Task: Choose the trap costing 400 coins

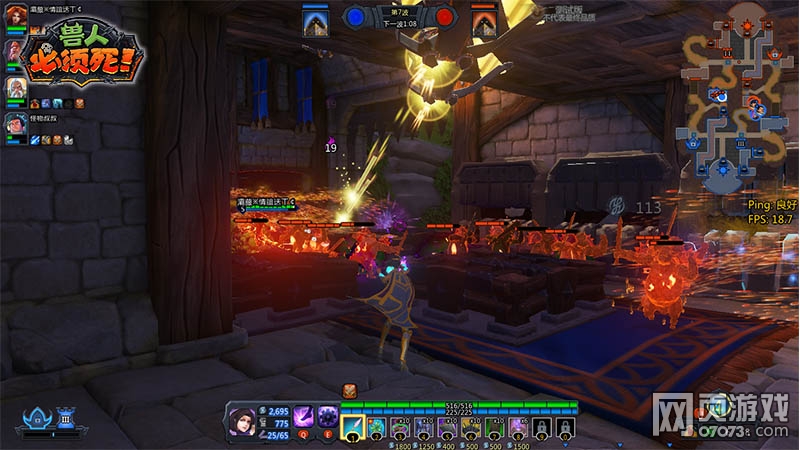Action: tap(447, 427)
